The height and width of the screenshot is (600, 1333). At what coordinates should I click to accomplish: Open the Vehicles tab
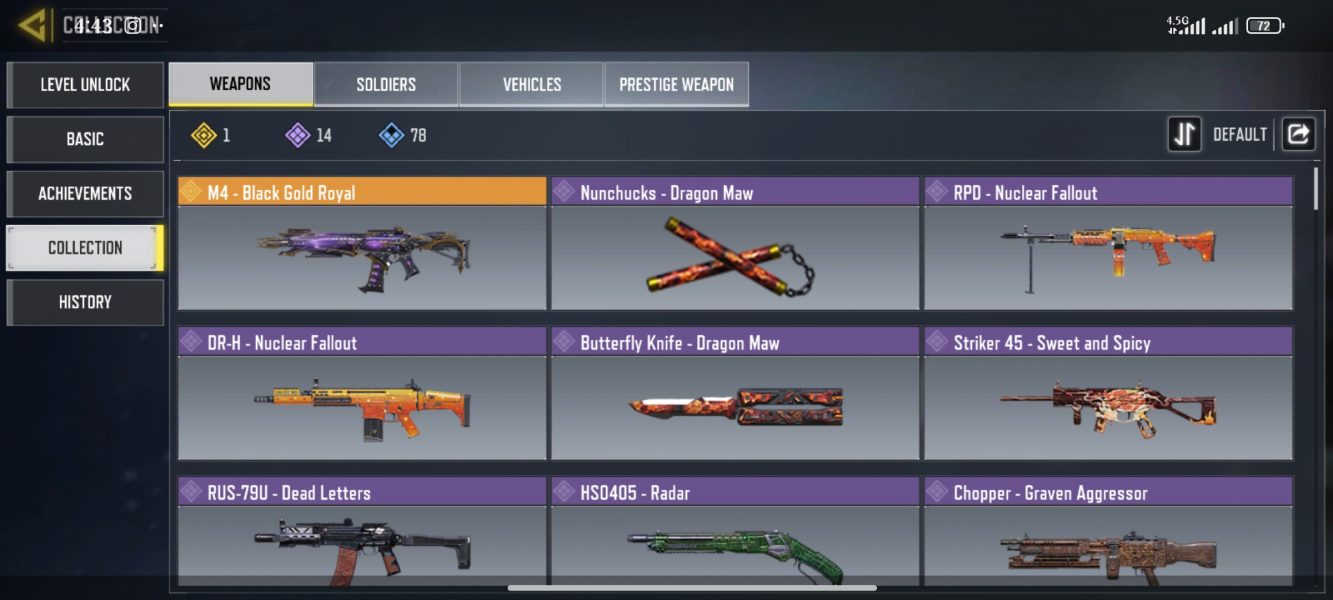[531, 85]
